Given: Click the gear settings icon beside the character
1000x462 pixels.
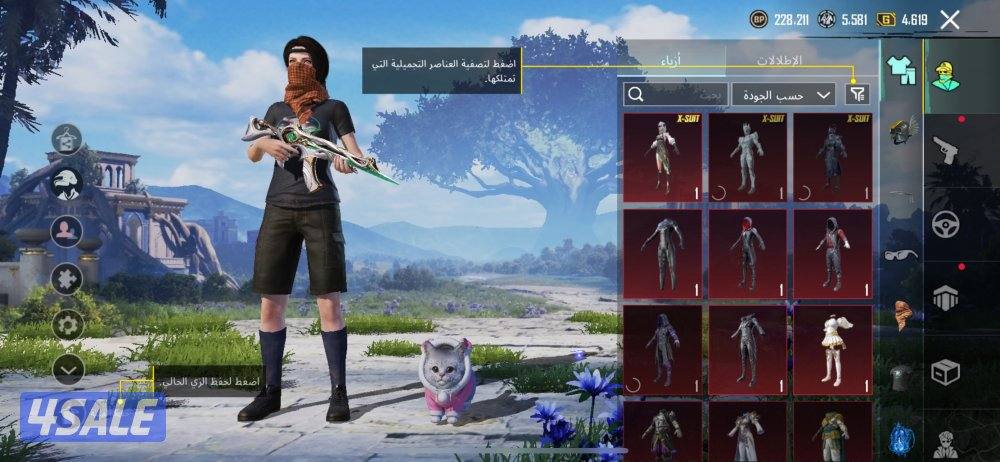Looking at the screenshot, I should (x=68, y=323).
